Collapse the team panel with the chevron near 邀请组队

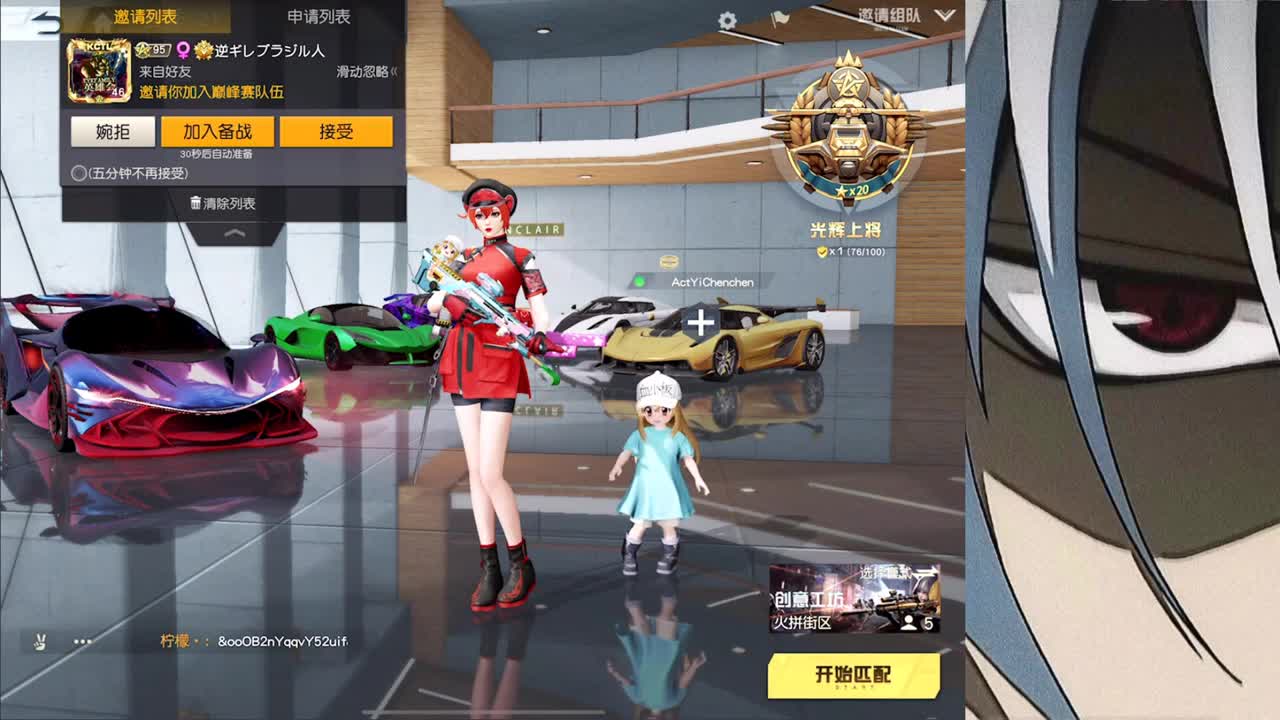click(x=942, y=17)
